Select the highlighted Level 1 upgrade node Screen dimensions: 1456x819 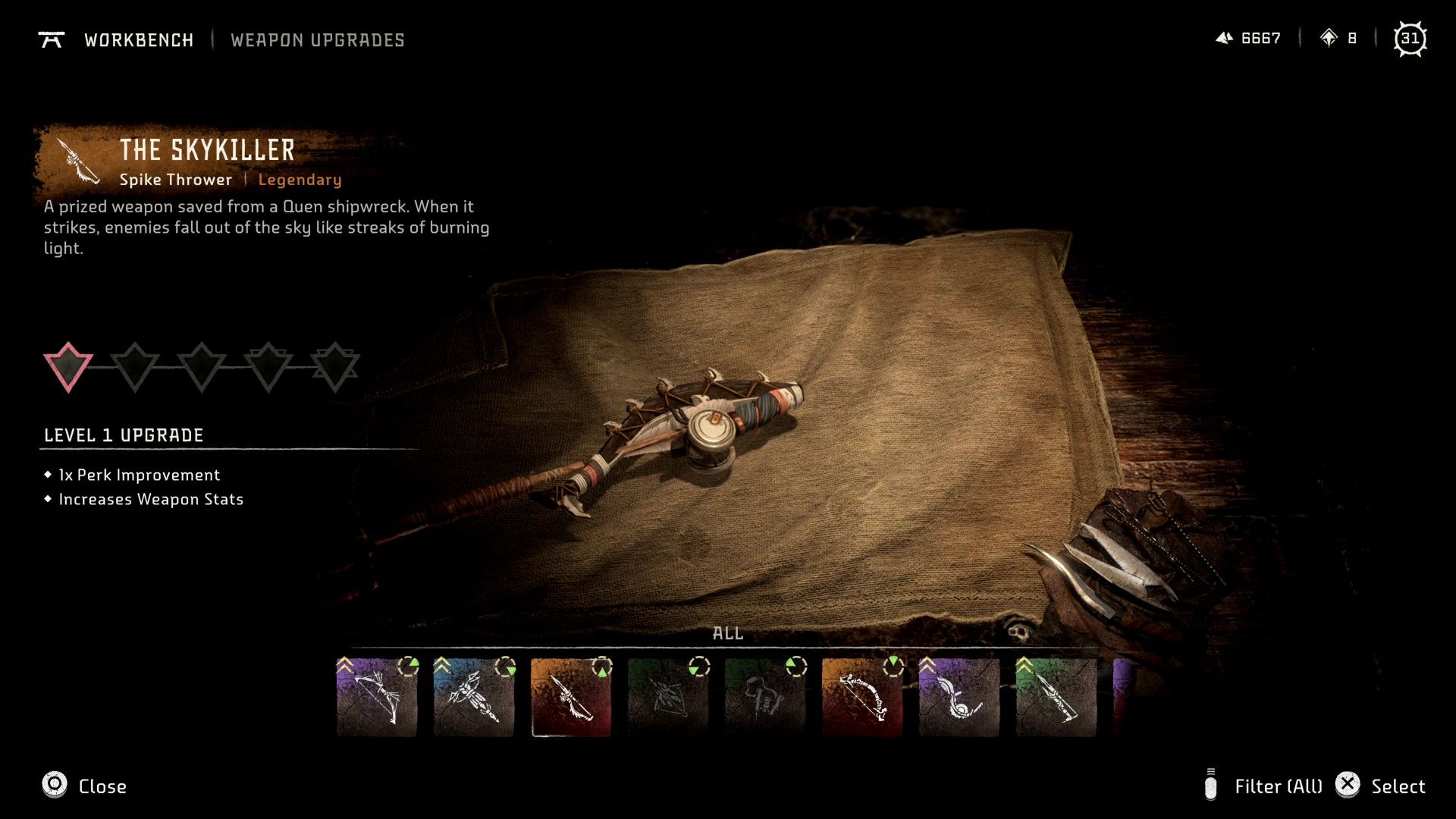[68, 366]
